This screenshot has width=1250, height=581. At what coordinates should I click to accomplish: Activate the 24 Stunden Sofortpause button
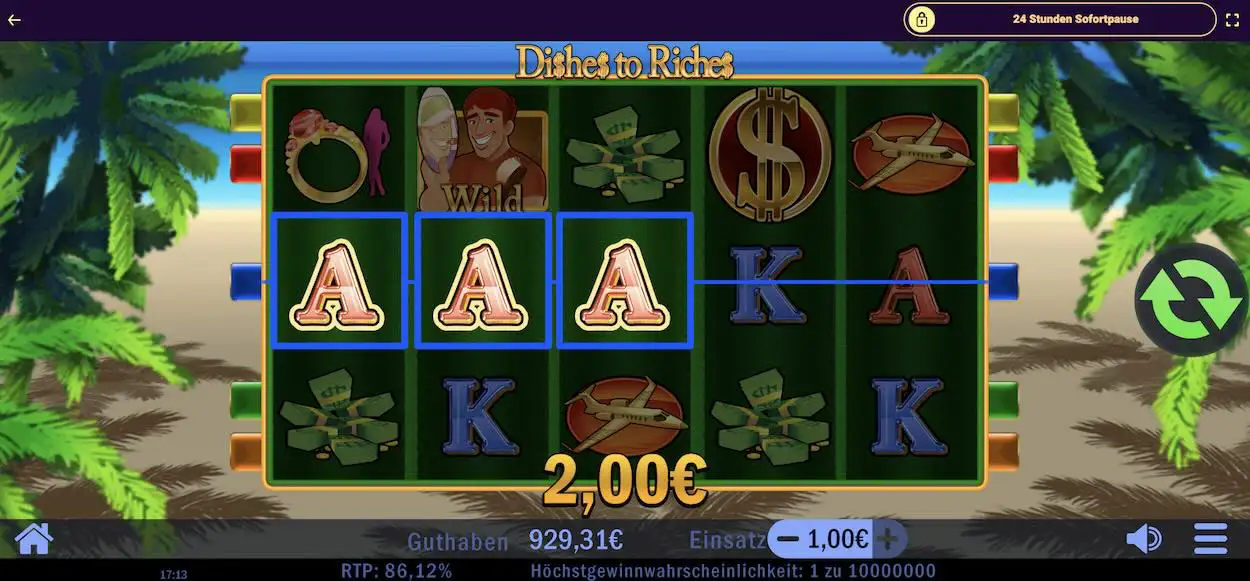tap(1060, 19)
